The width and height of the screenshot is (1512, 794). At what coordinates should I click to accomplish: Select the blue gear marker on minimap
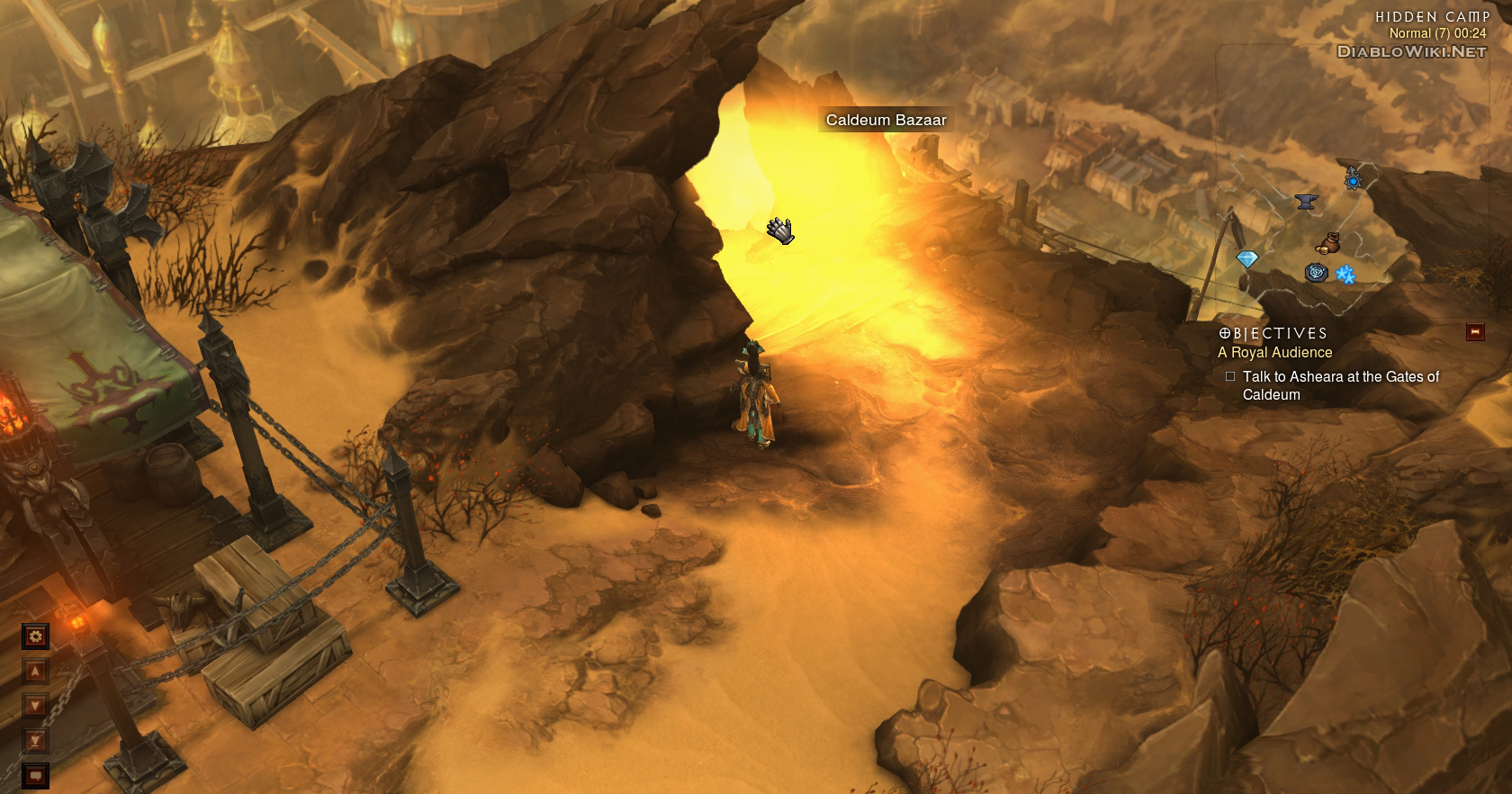pyautogui.click(x=1353, y=180)
